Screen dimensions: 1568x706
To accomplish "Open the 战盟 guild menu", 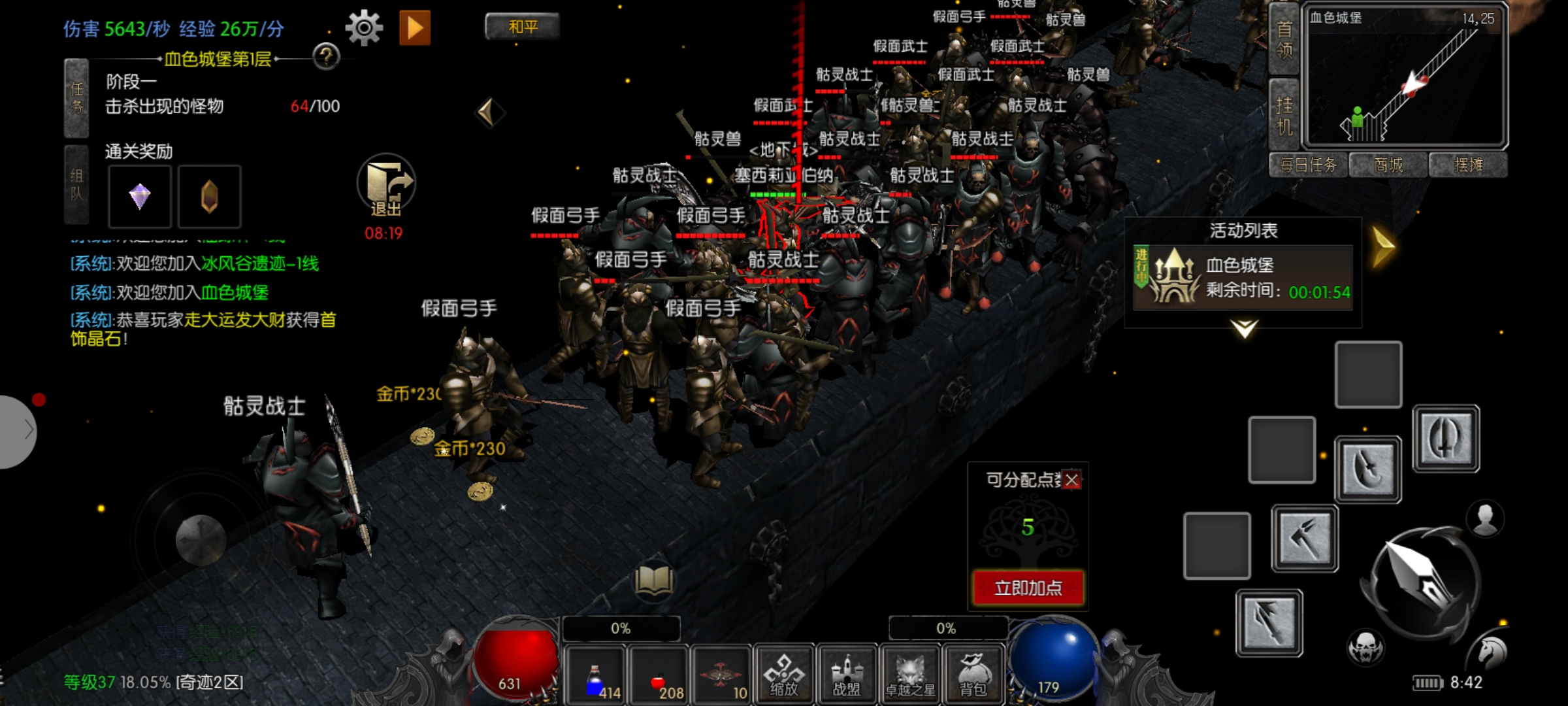I will tap(847, 675).
